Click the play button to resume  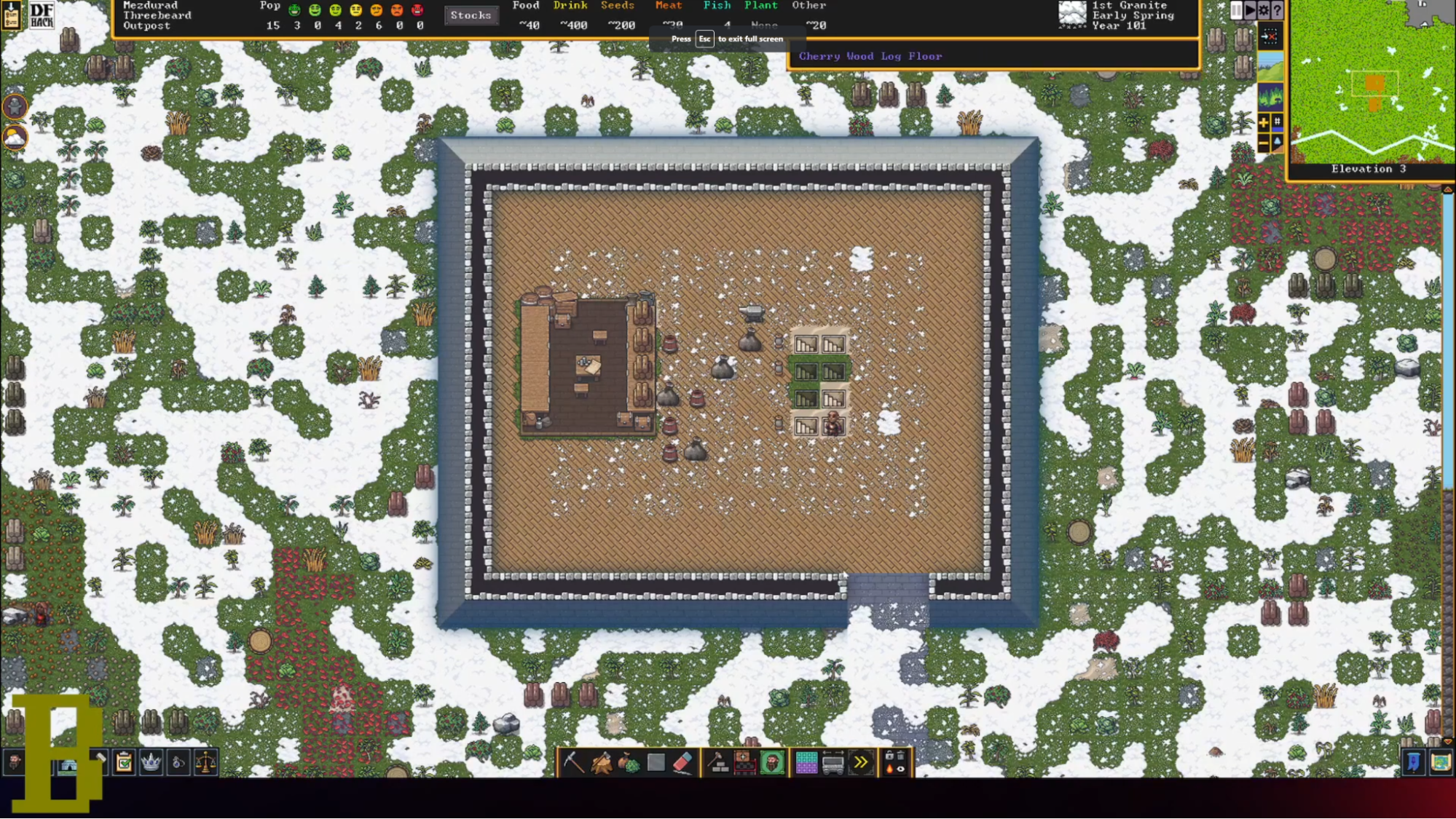1250,10
